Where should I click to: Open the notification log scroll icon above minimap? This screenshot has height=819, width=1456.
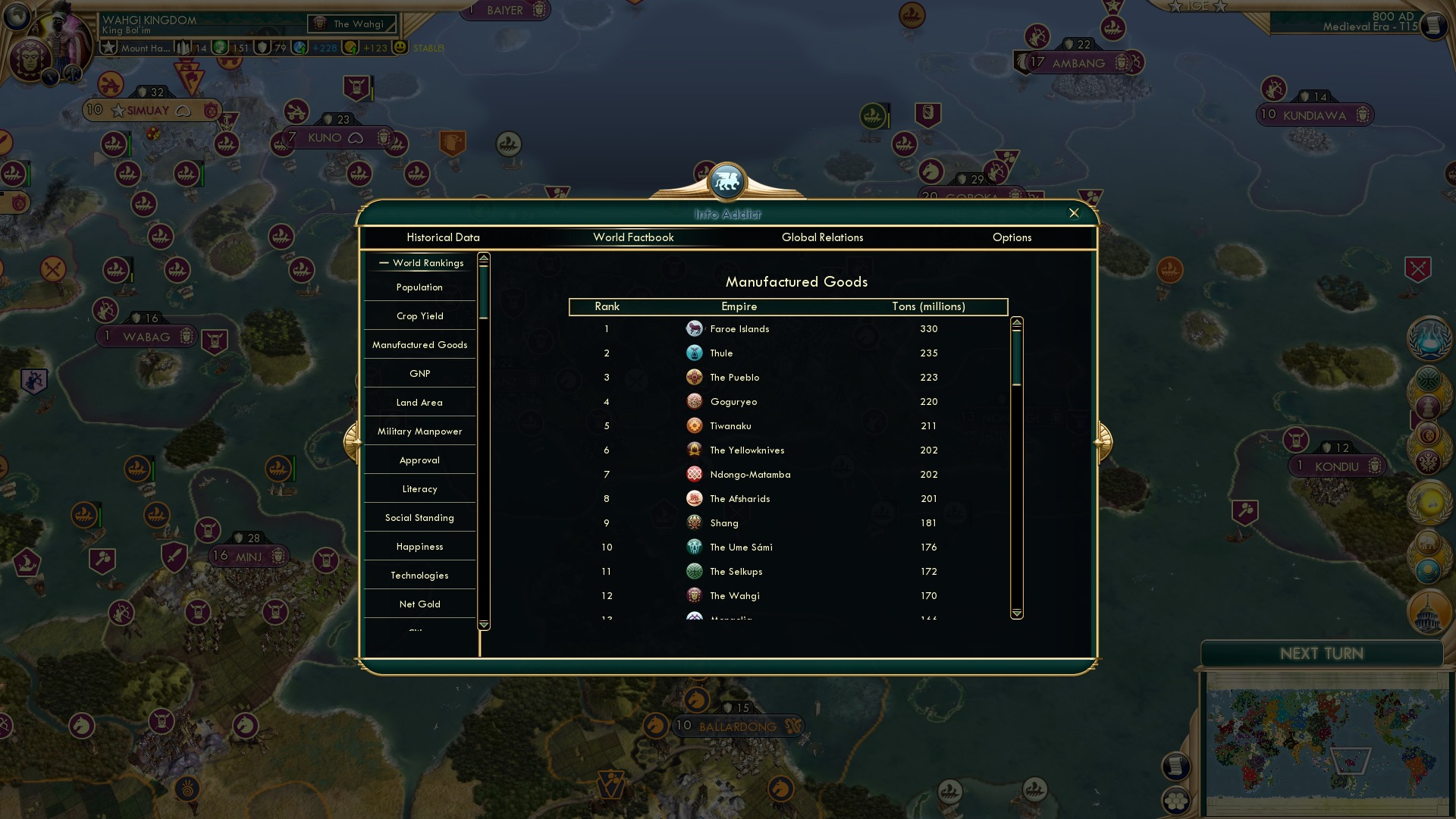click(1178, 766)
